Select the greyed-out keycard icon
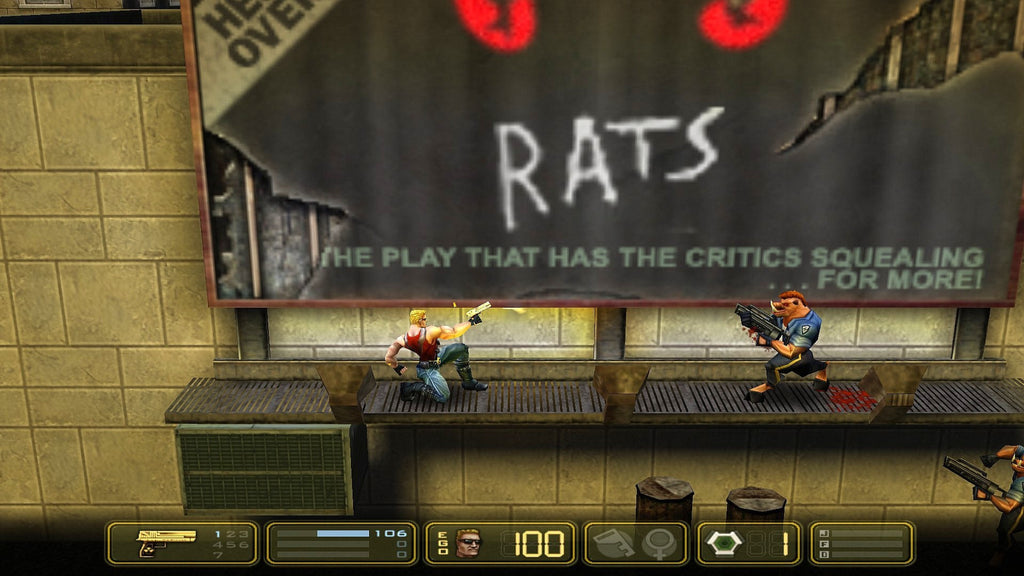The width and height of the screenshot is (1024, 576). pyautogui.click(x=613, y=543)
